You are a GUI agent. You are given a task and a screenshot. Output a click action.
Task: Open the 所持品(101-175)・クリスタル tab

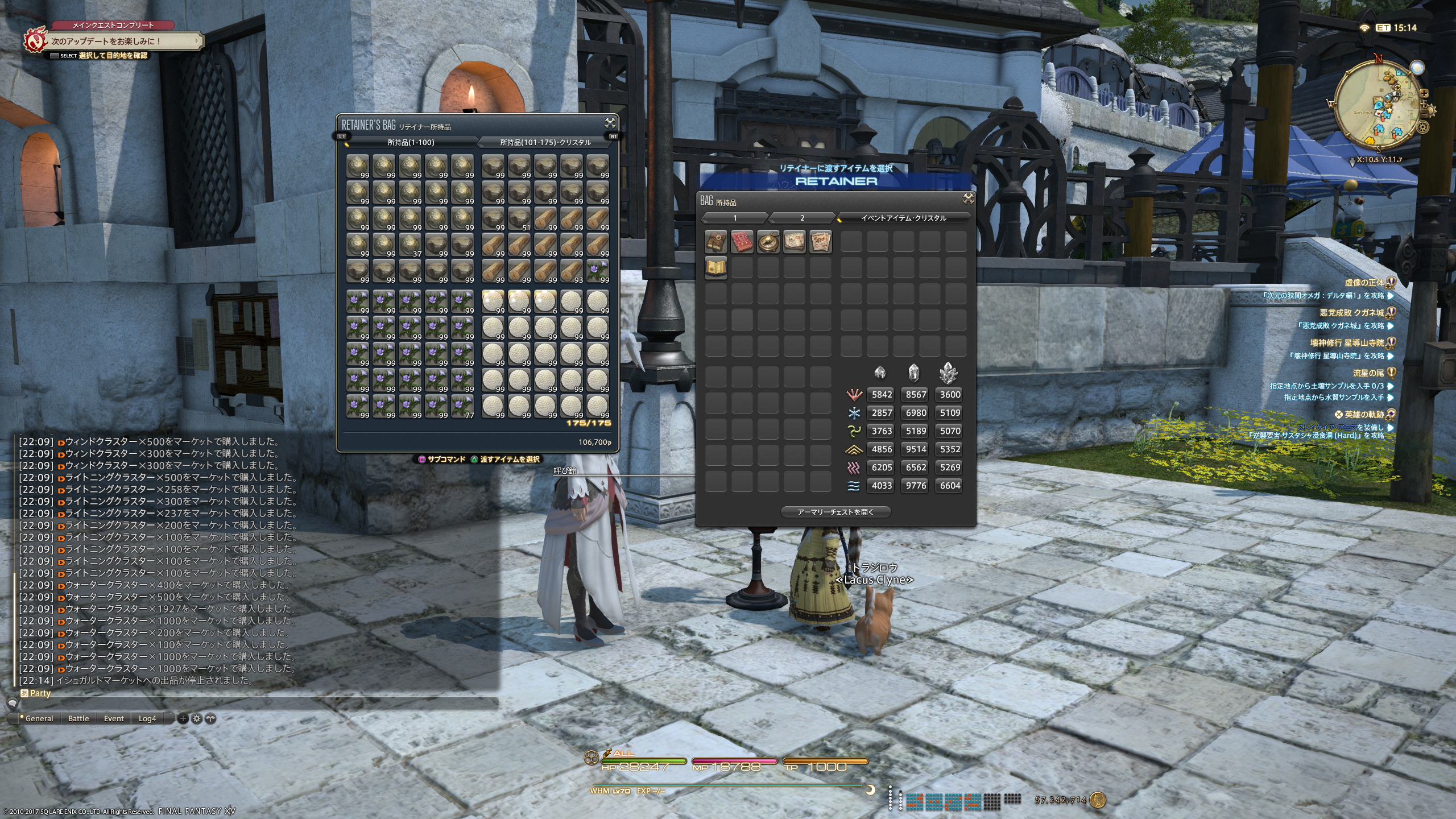click(545, 142)
